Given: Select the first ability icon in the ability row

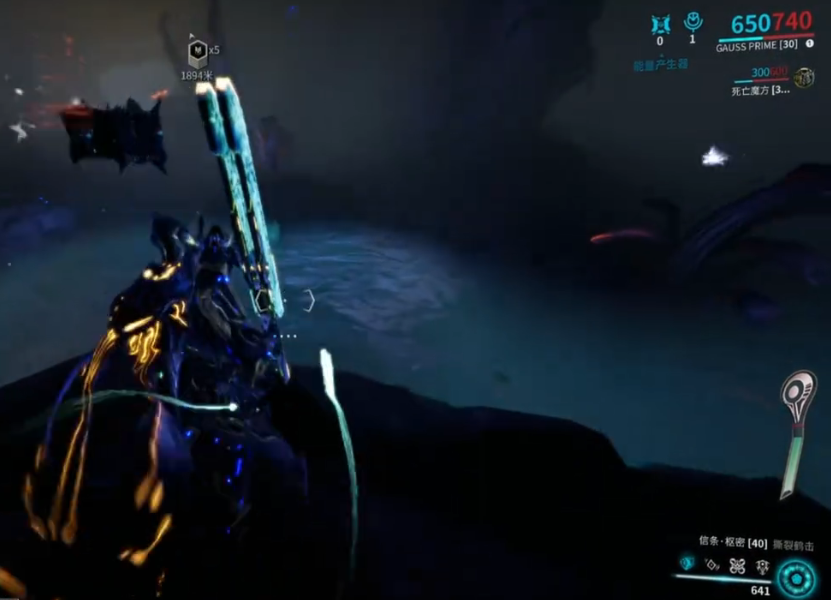Looking at the screenshot, I should click(686, 563).
